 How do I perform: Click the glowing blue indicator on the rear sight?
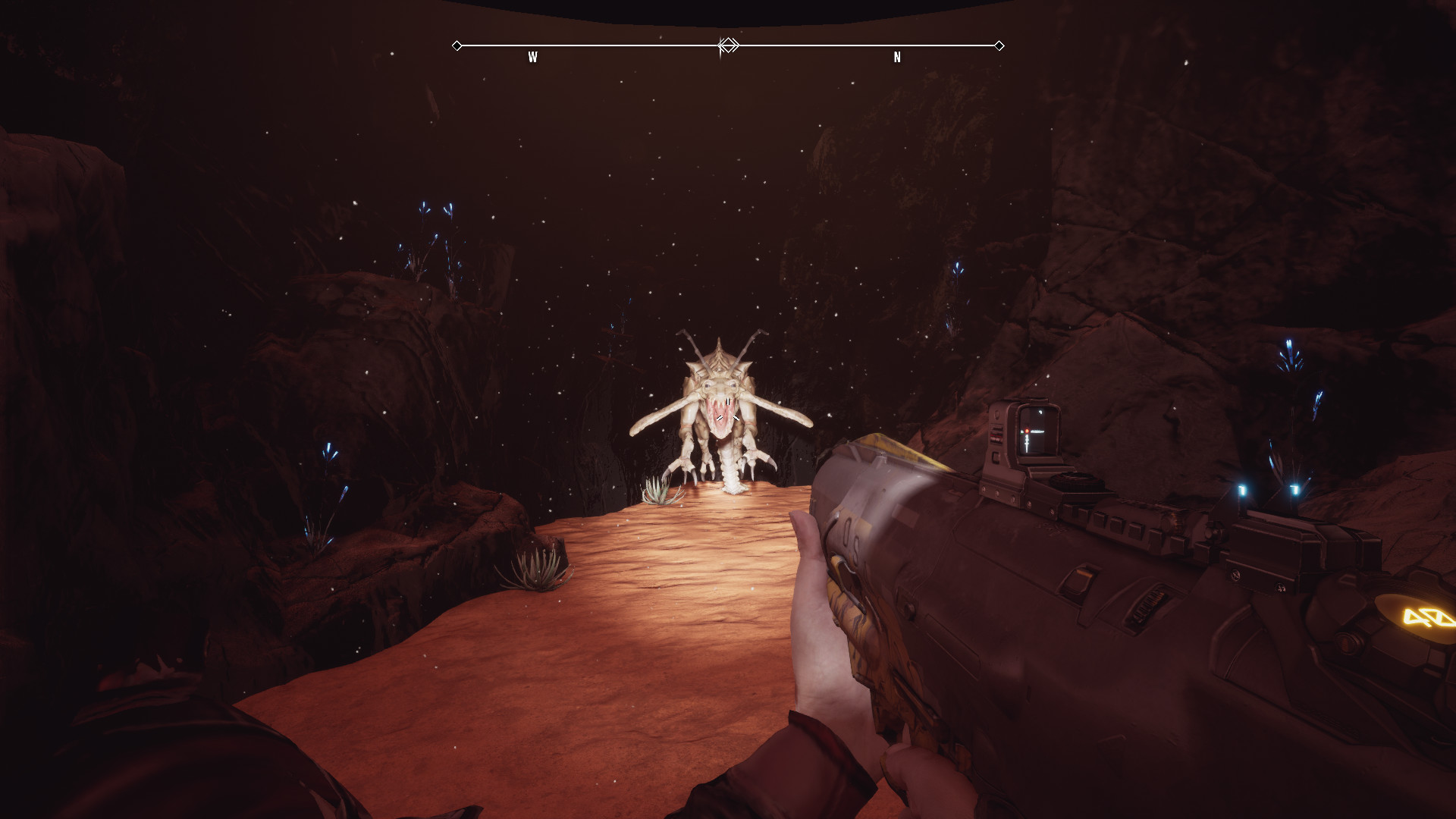[x=1242, y=489]
